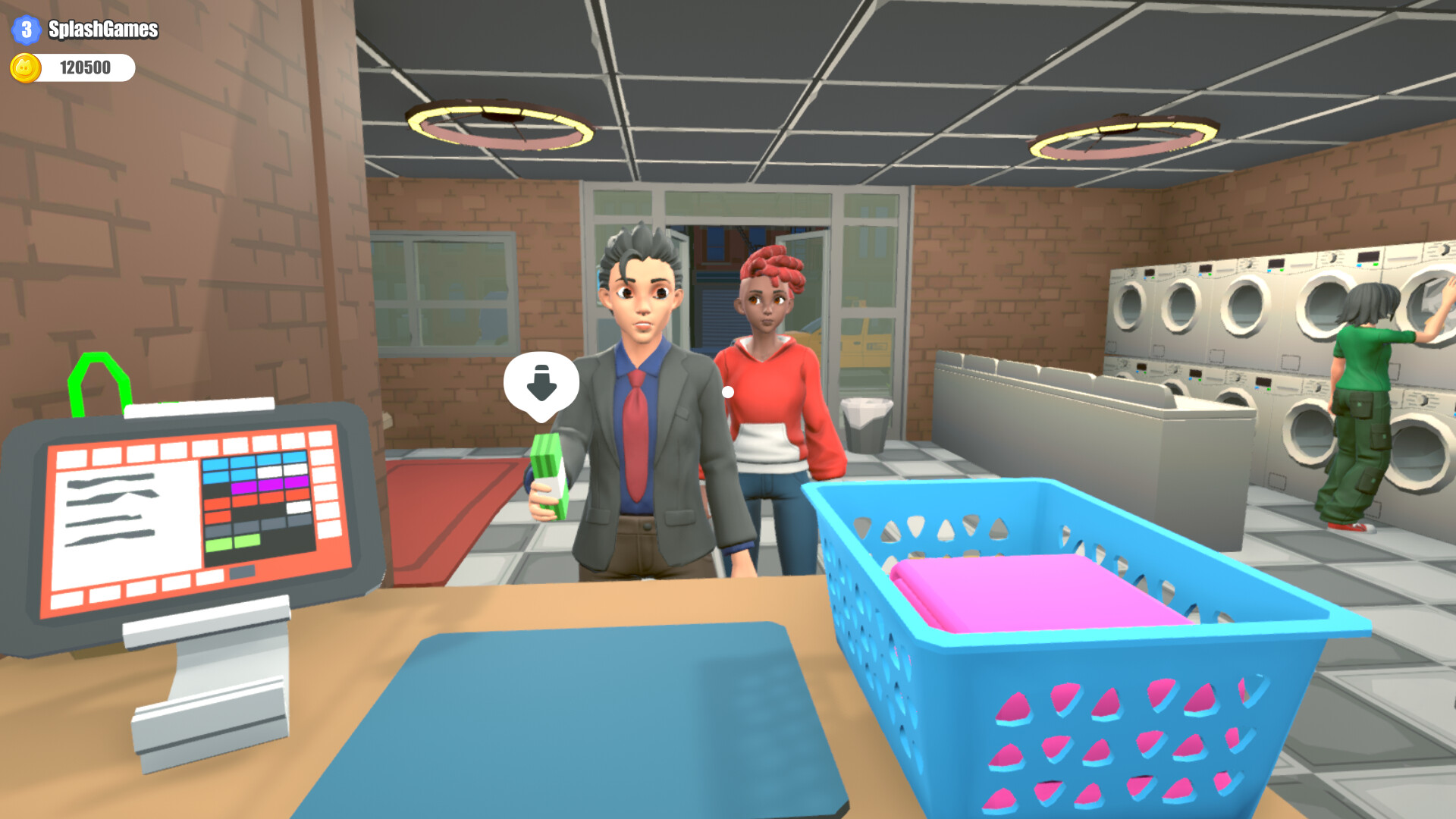This screenshot has width=1456, height=819.
Task: Click a blue tile on the register screen
Action: pyautogui.click(x=216, y=464)
